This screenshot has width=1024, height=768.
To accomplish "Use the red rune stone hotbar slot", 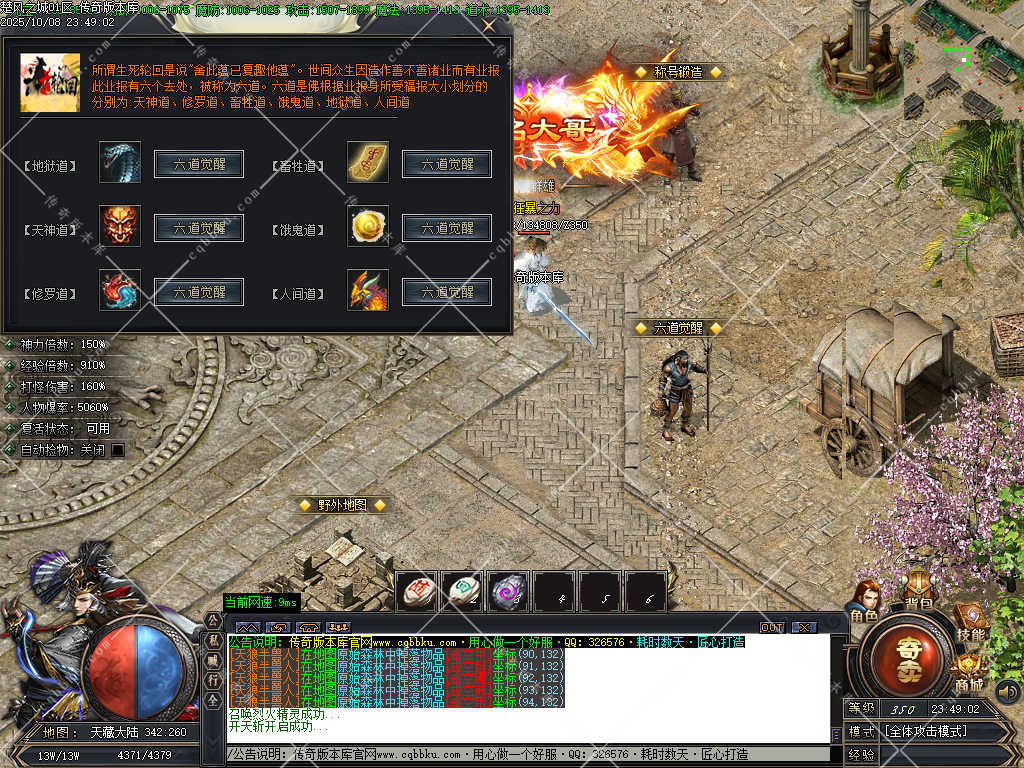I will tap(417, 591).
